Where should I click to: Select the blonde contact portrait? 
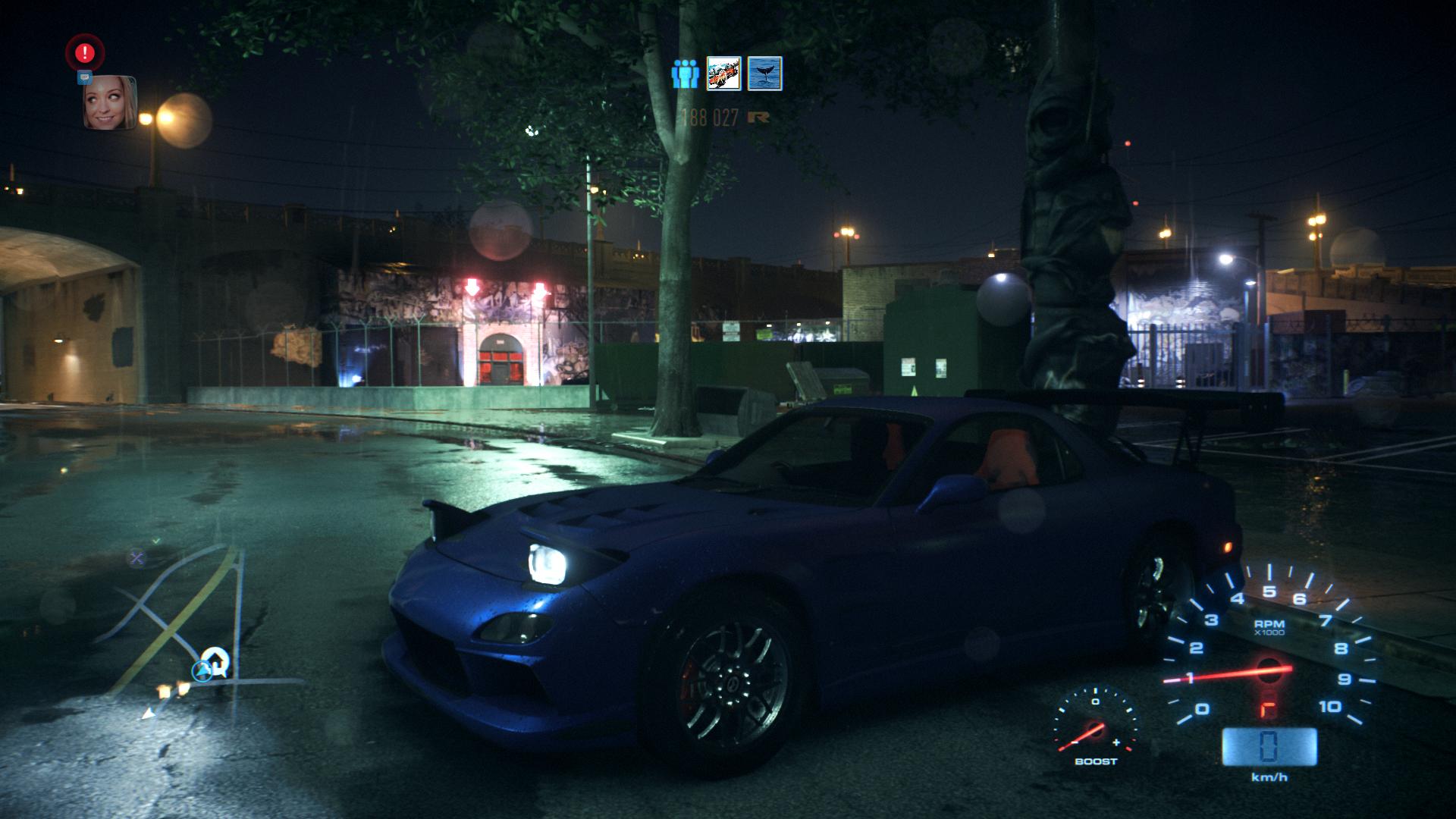(x=110, y=102)
